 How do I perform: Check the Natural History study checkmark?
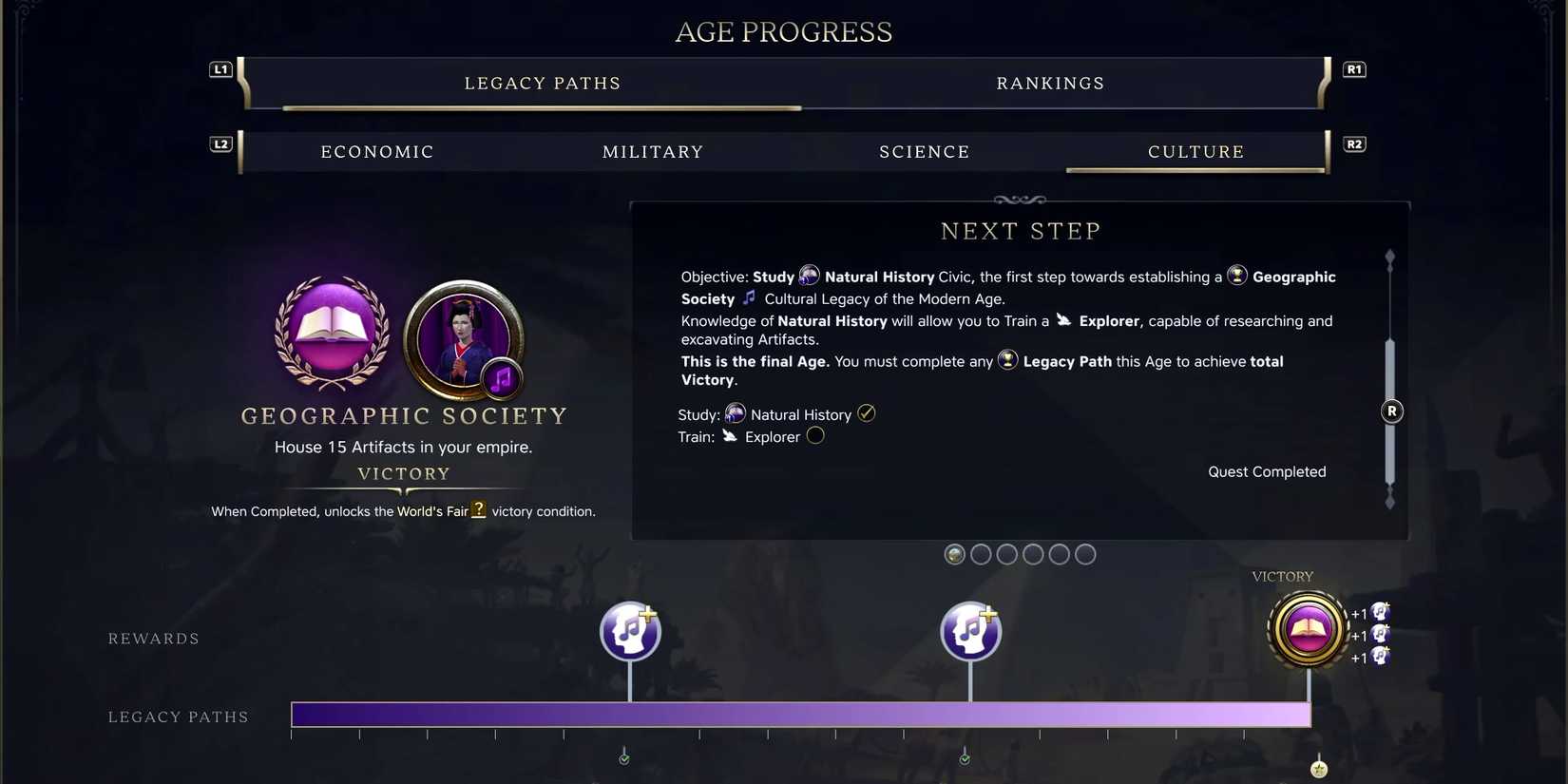[866, 412]
